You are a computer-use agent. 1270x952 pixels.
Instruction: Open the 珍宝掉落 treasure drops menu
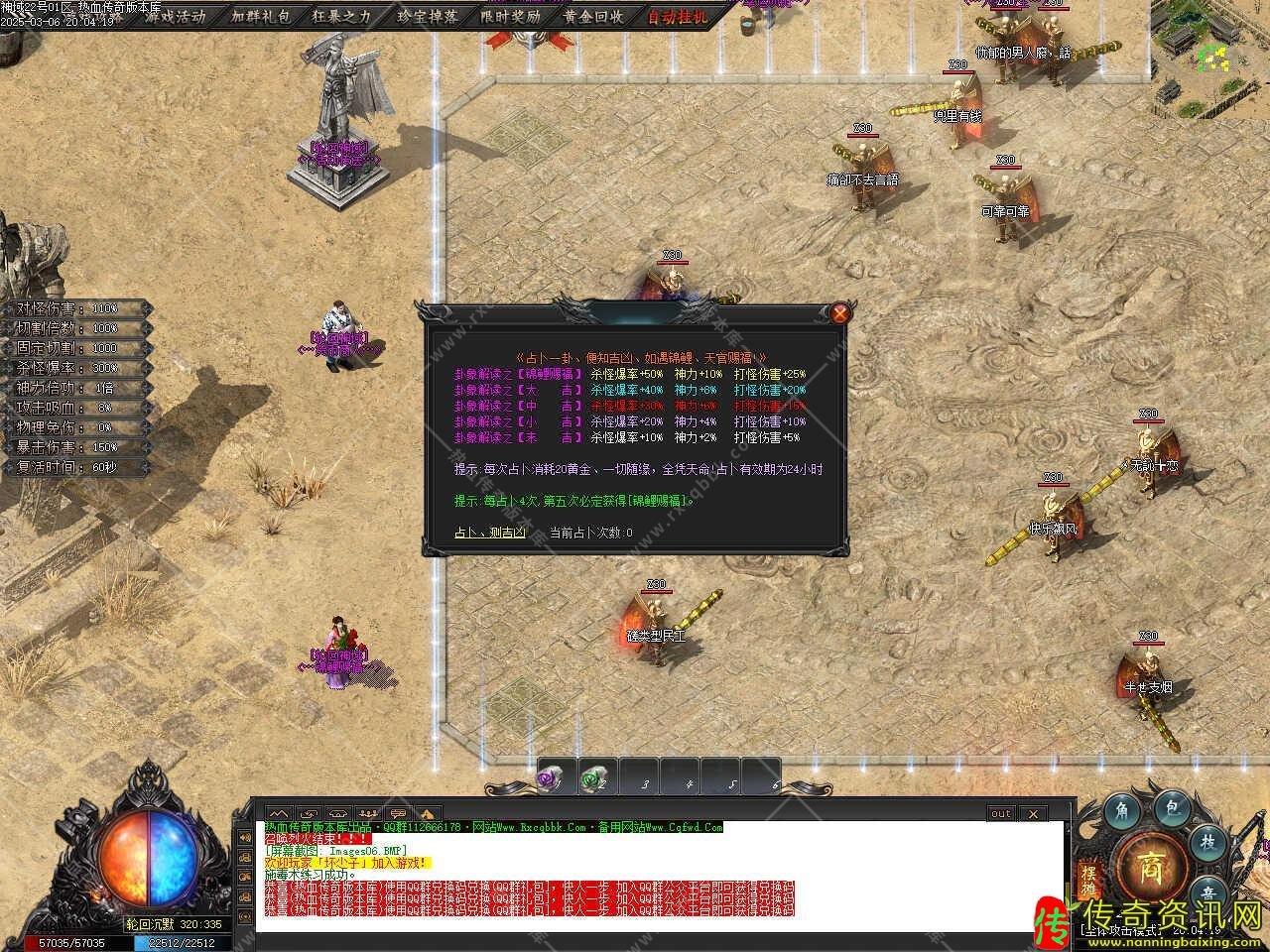pos(427,16)
